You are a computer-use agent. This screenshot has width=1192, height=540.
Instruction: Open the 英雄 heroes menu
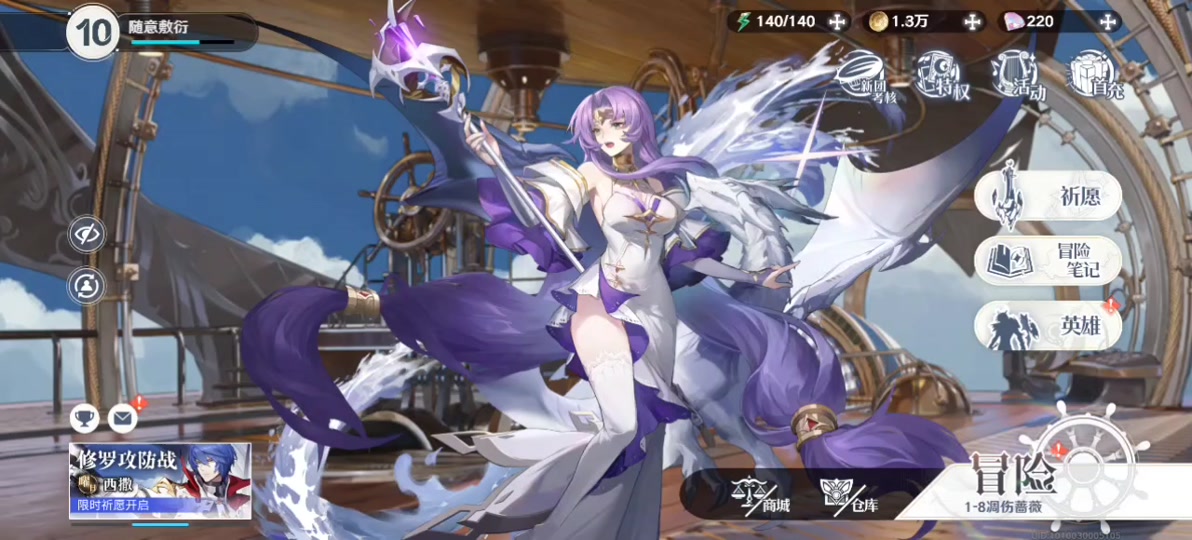click(x=1047, y=326)
